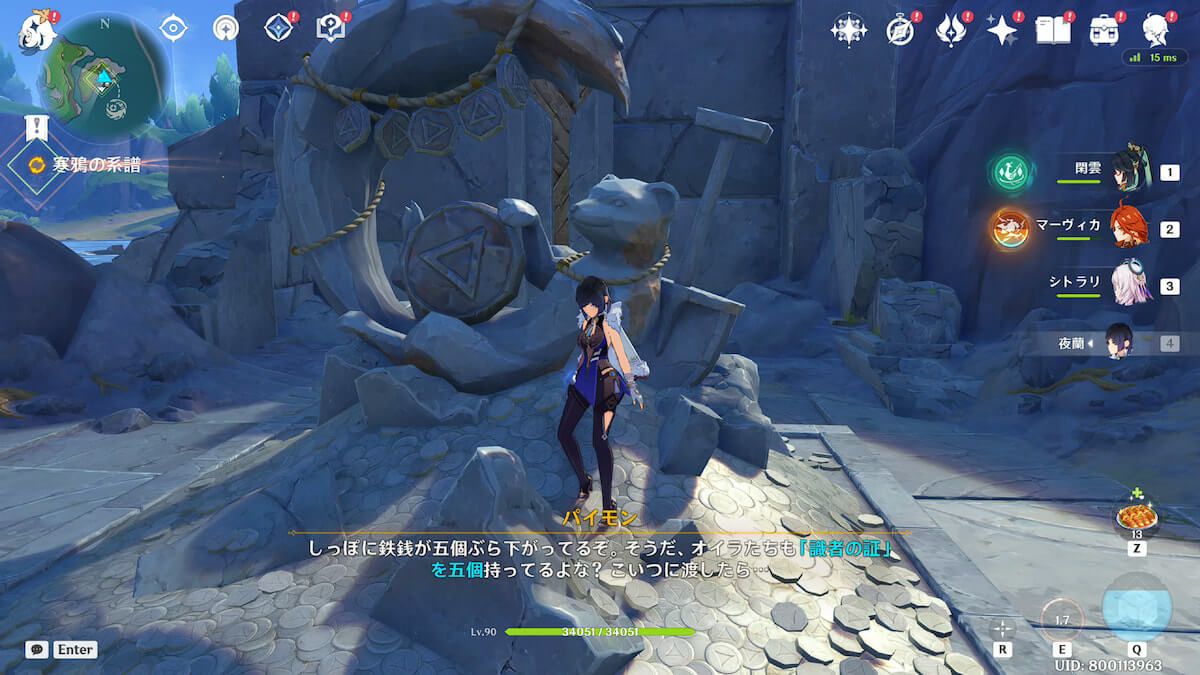Open the chat speech bubble icon
1200x675 pixels.
pyautogui.click(x=37, y=649)
